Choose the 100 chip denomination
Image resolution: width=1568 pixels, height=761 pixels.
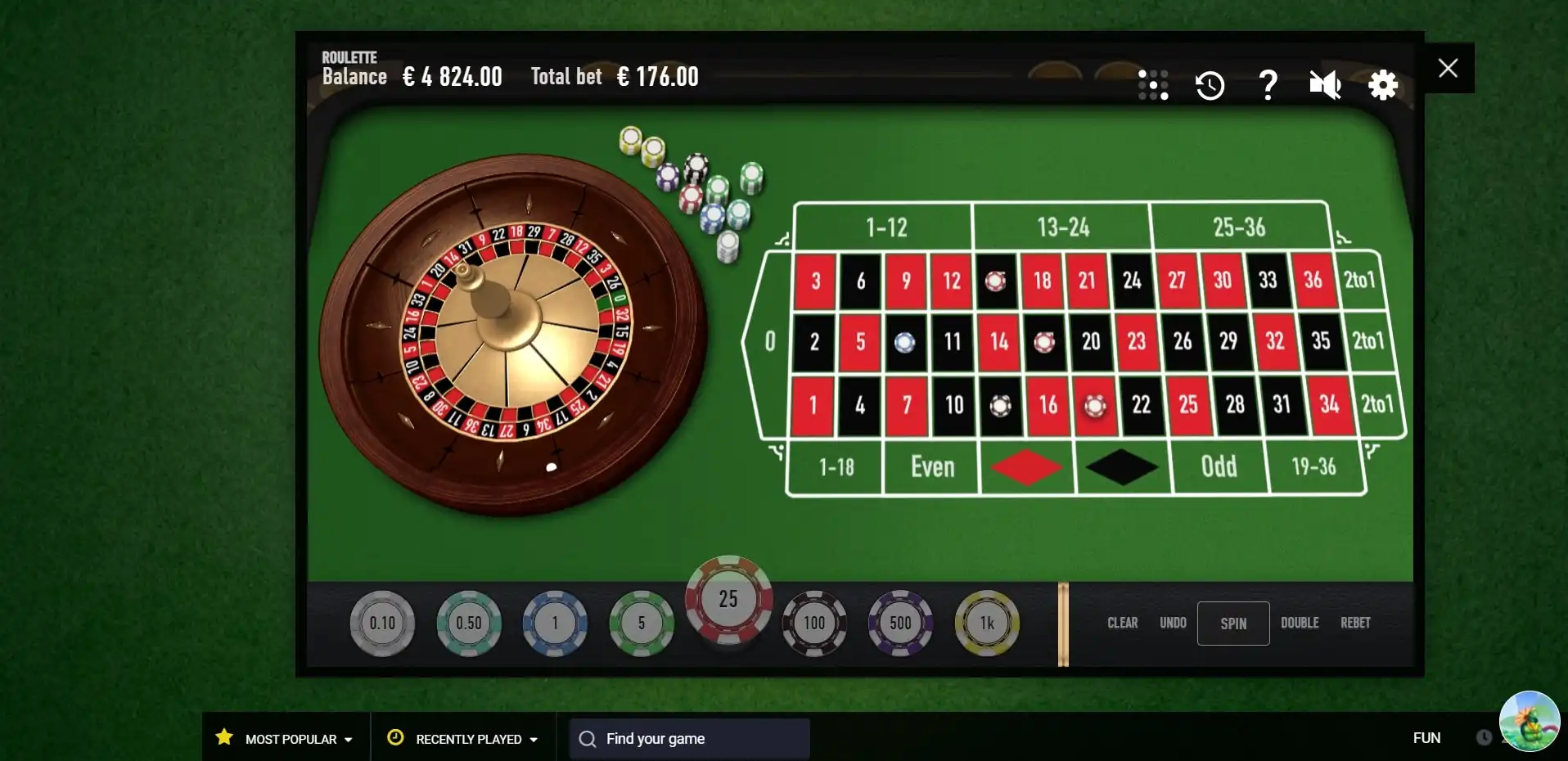pos(813,624)
